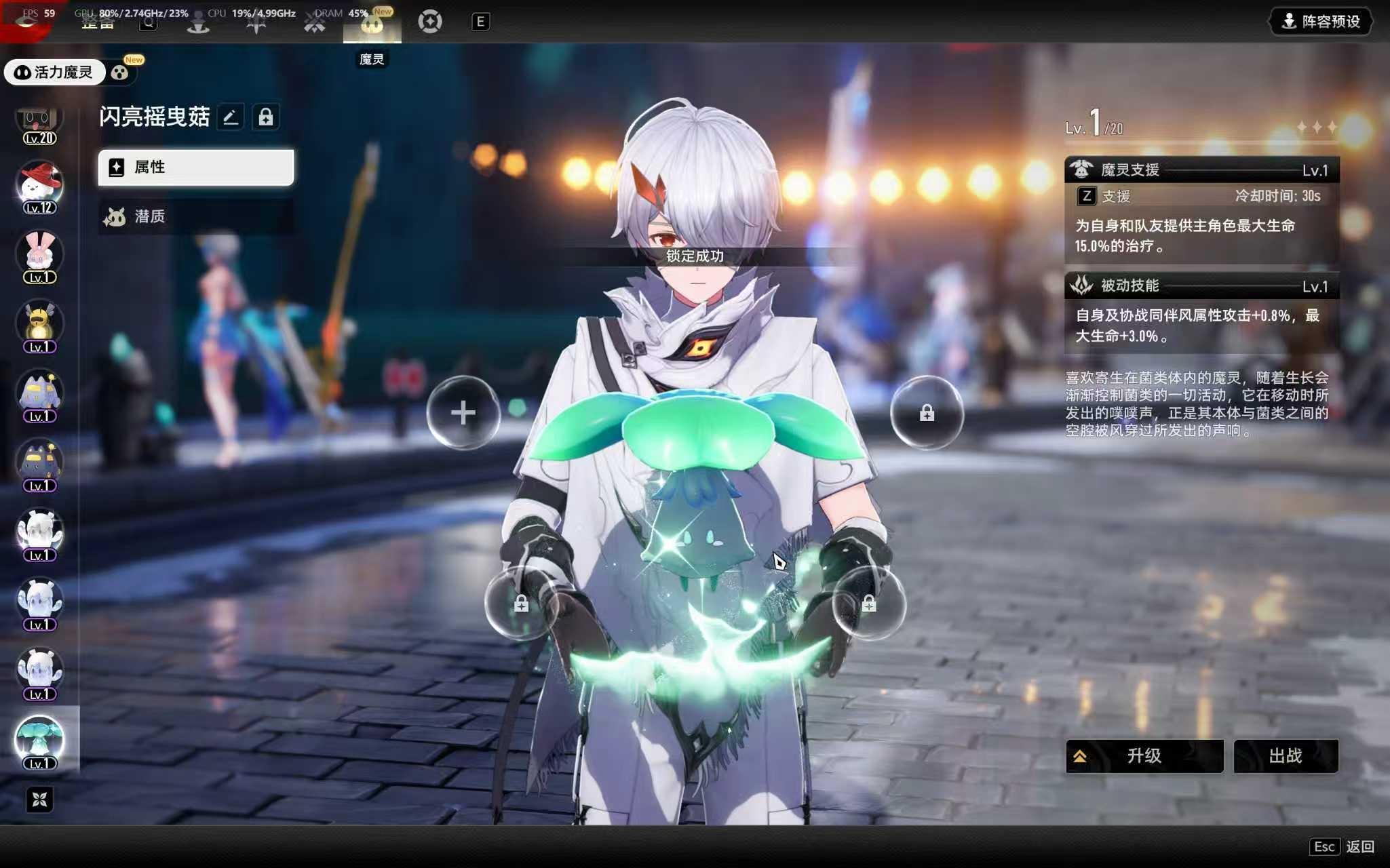The image size is (1390, 868).
Task: Toggle the lock icon beside spirit name
Action: coord(266,117)
